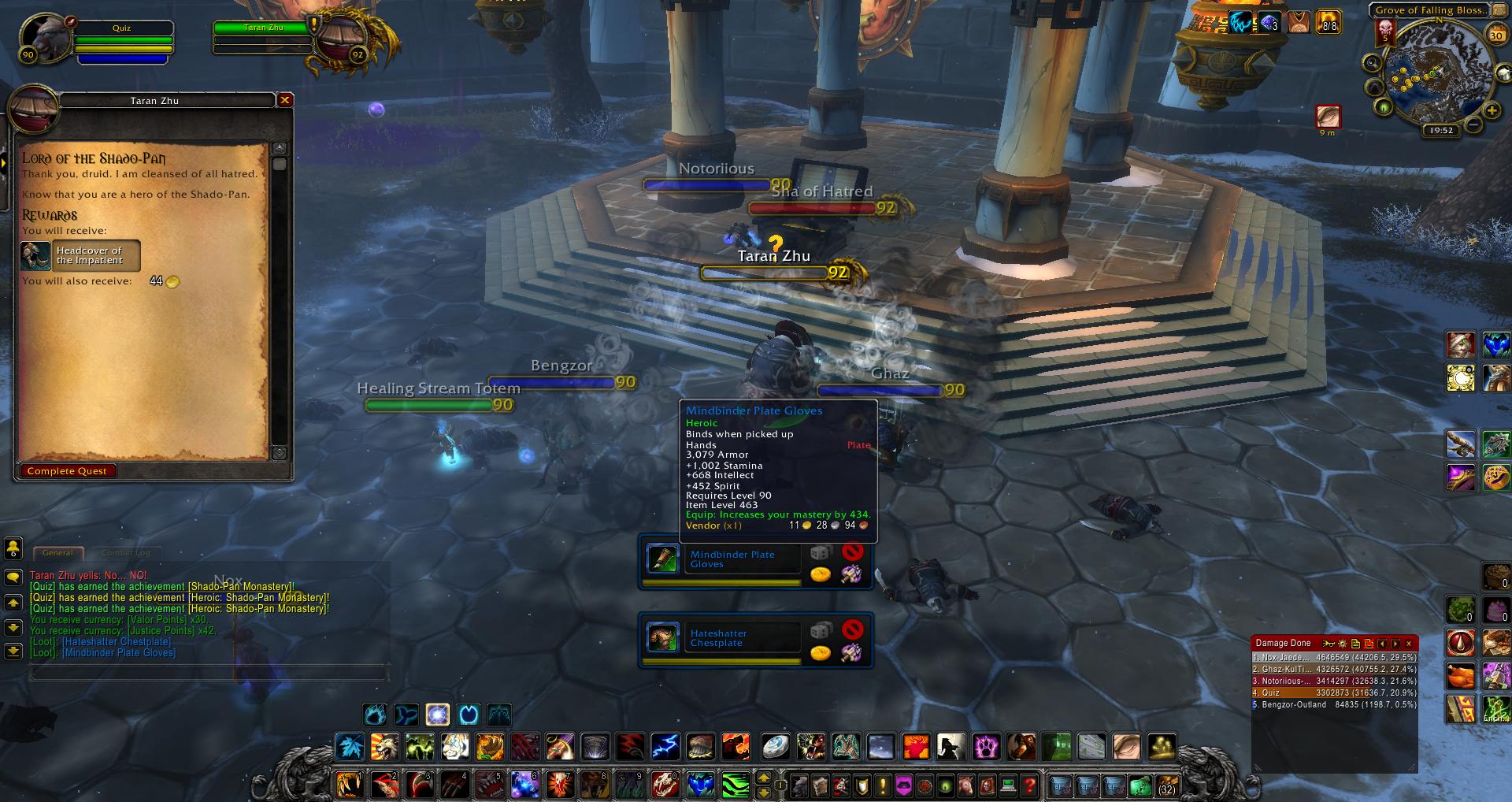Open the green backpack bag slot
1512x802 pixels.
(1140, 785)
